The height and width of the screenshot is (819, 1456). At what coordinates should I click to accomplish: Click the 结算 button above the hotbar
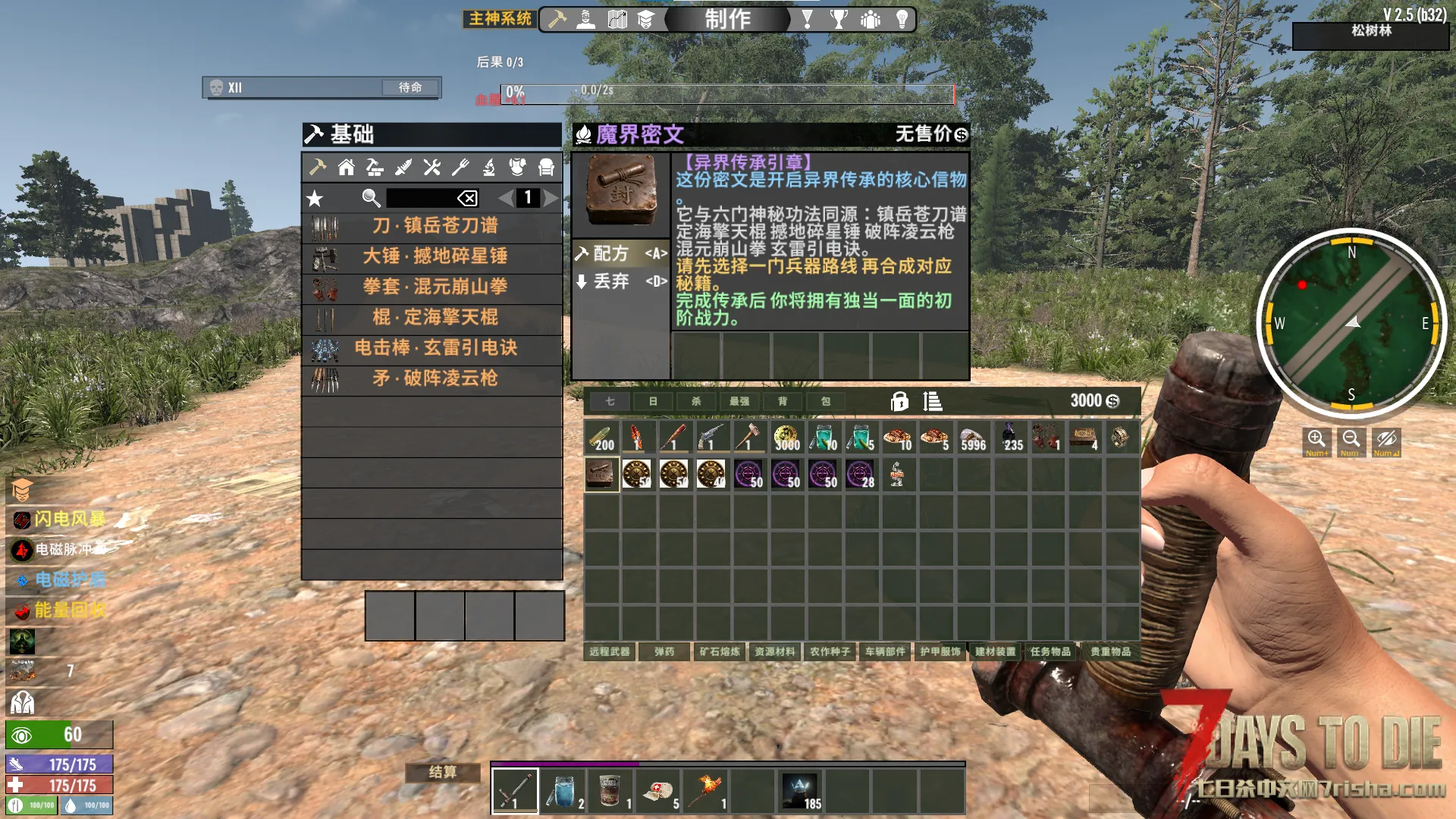443,772
